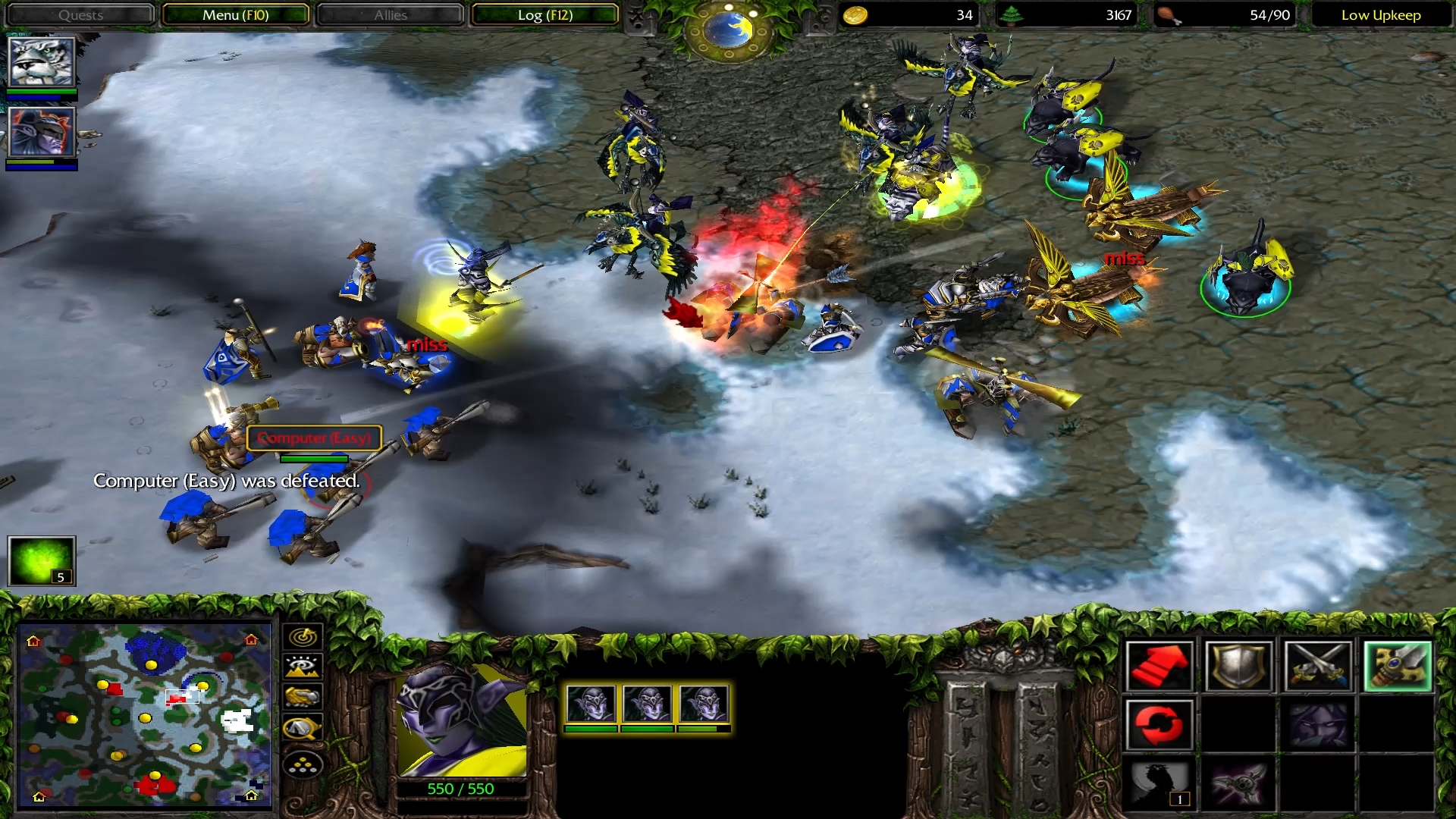Open the Quests button
The width and height of the screenshot is (1456, 819).
[x=80, y=15]
